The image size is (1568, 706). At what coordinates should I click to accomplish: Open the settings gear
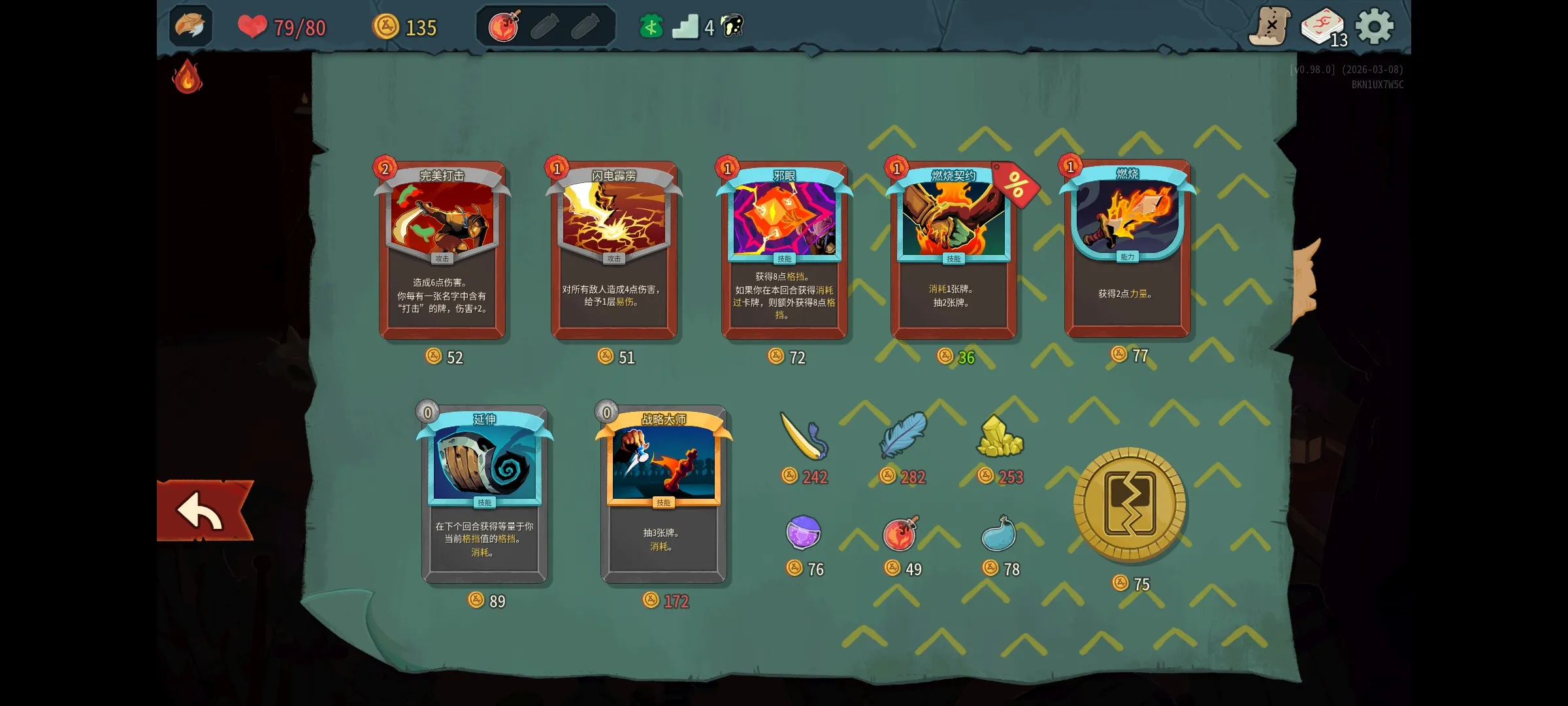click(1375, 27)
